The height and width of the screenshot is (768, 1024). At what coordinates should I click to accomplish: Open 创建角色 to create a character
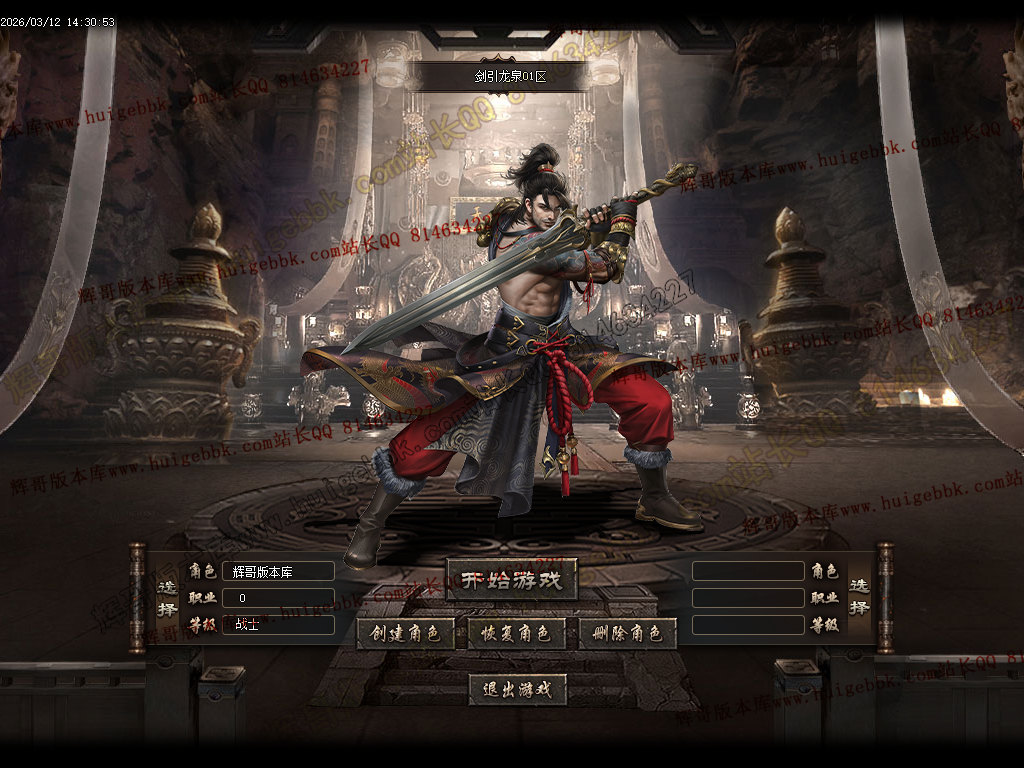tap(406, 634)
